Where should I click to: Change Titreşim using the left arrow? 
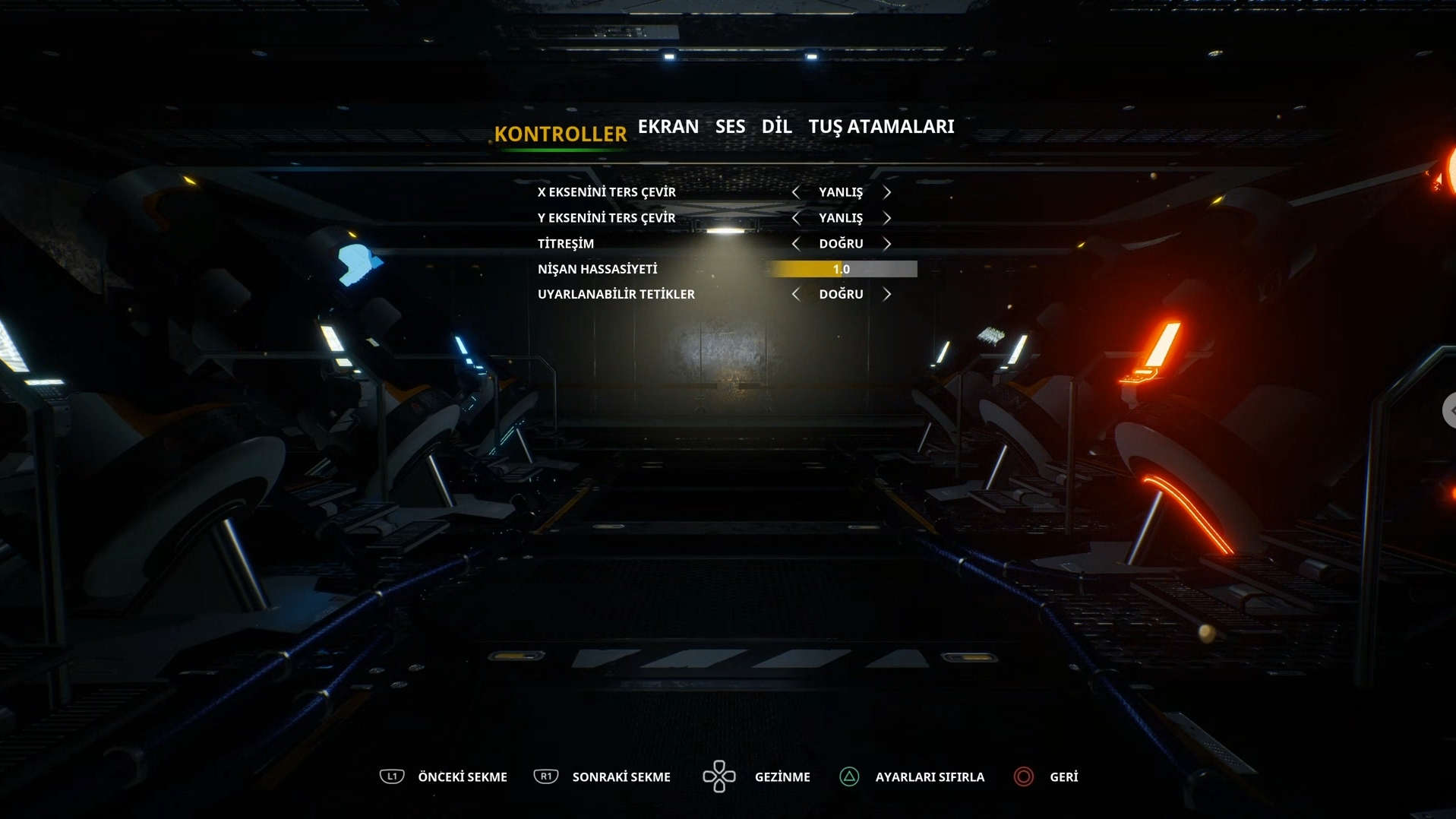795,244
